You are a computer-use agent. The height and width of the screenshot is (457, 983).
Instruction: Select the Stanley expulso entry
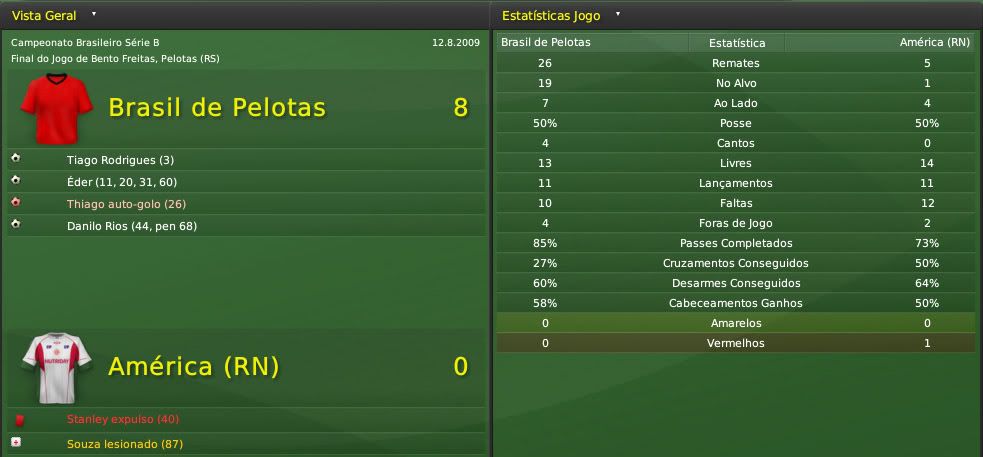point(122,419)
